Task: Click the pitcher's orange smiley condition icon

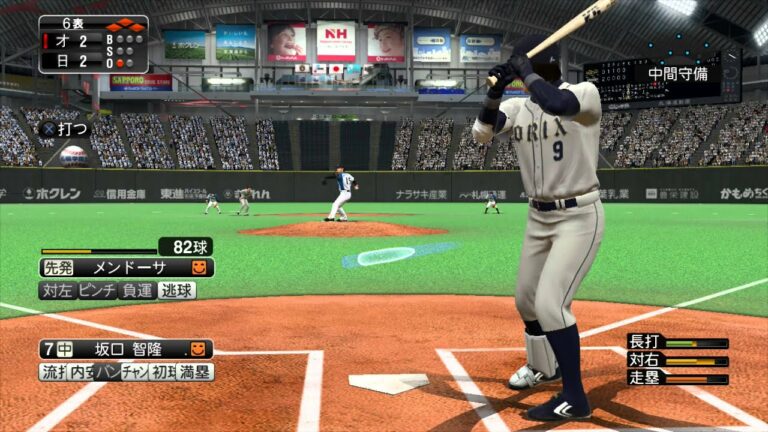Action: pos(199,268)
